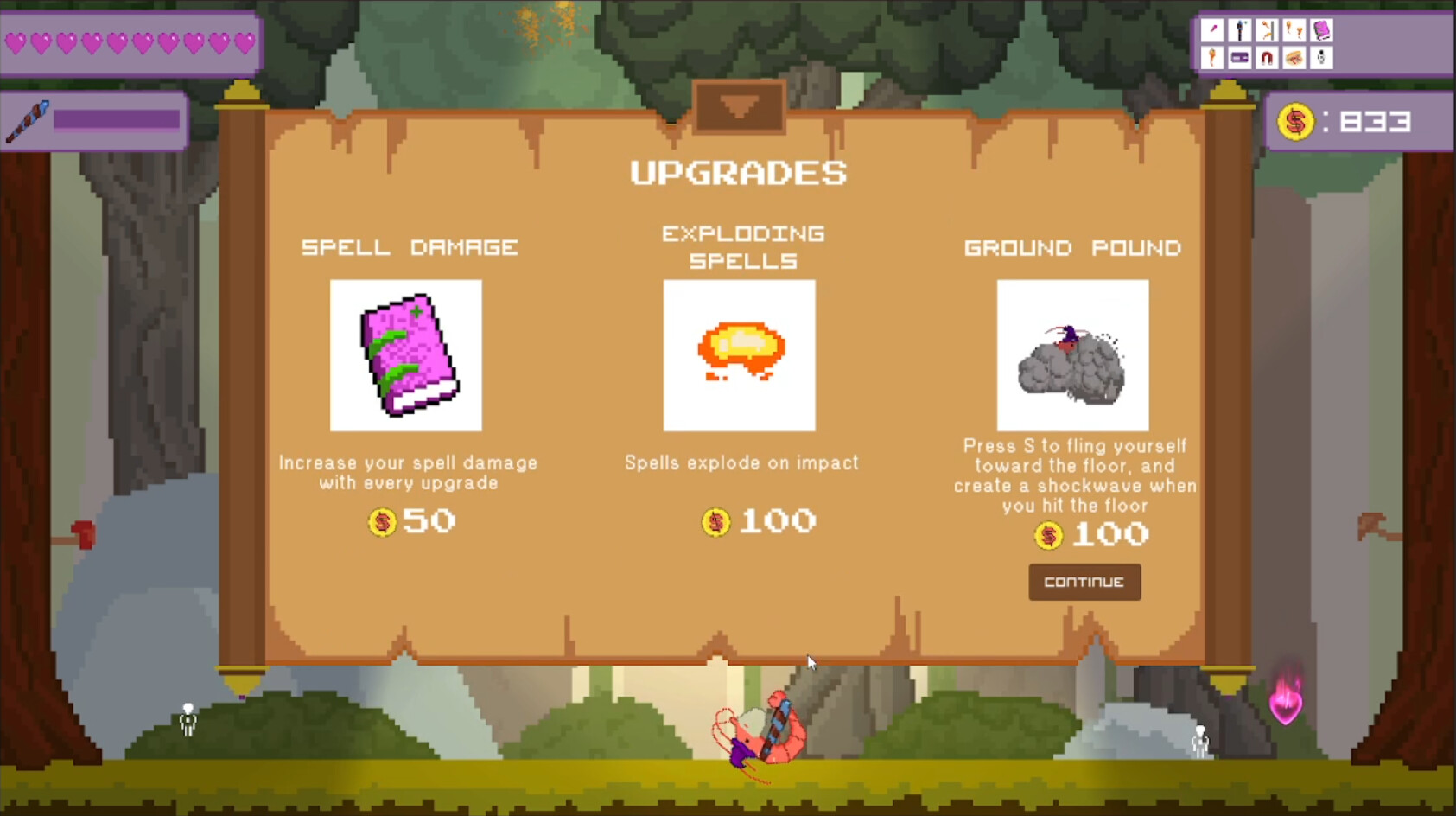Open the pink spellbook inventory slot
Screen dimensions: 1456x816
[1322, 30]
